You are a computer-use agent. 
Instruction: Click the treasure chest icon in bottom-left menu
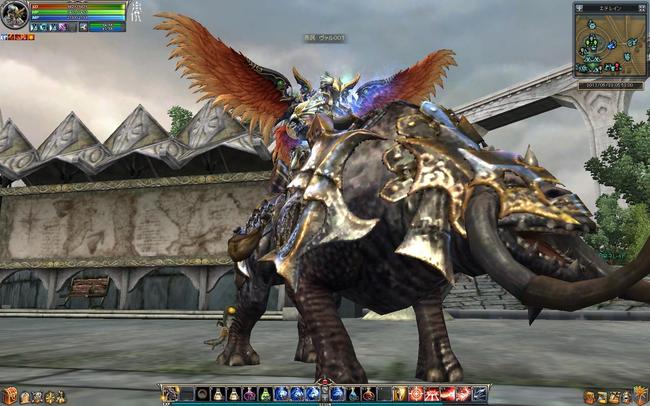point(10,396)
